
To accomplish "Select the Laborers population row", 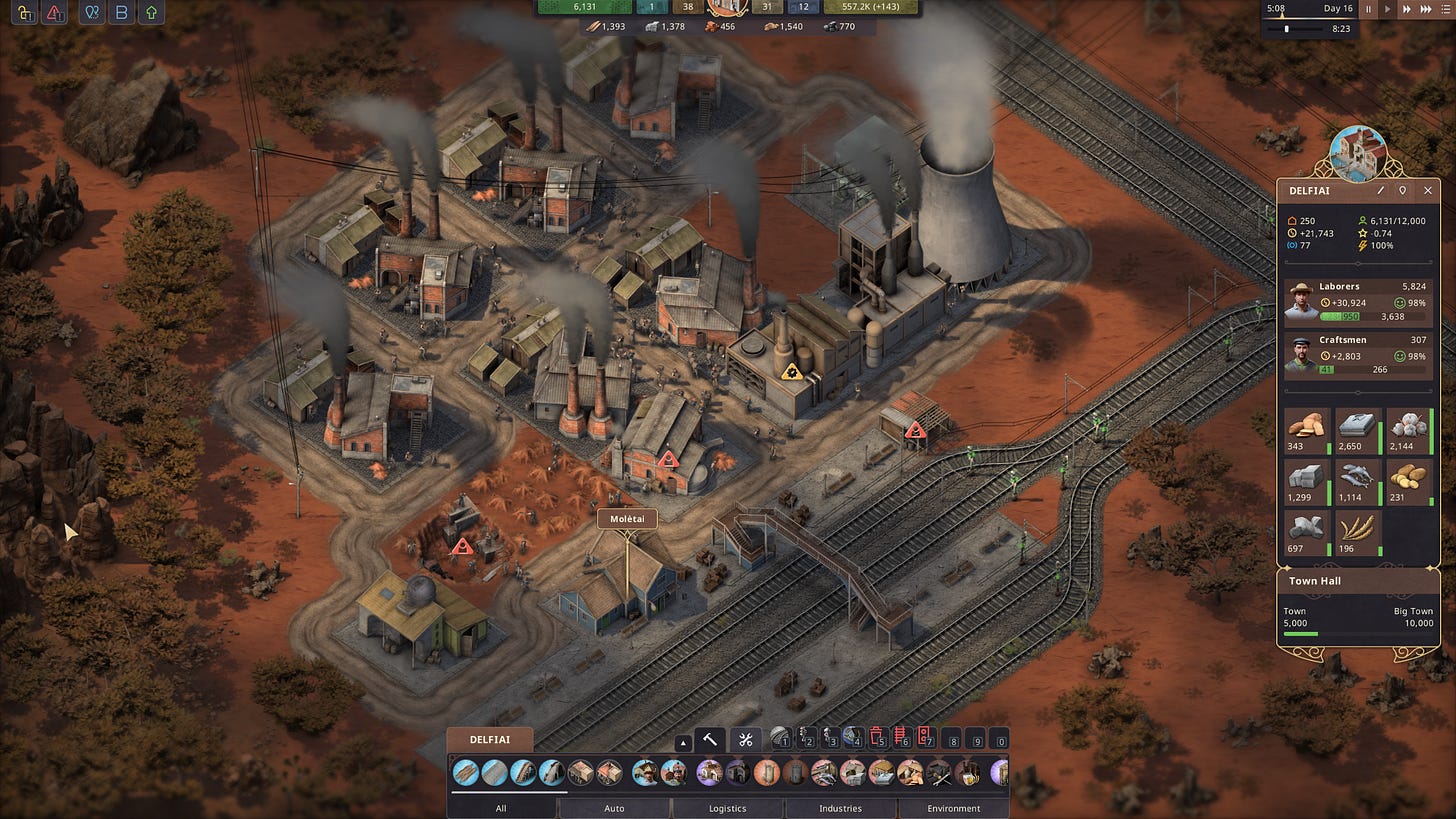I will [1357, 302].
